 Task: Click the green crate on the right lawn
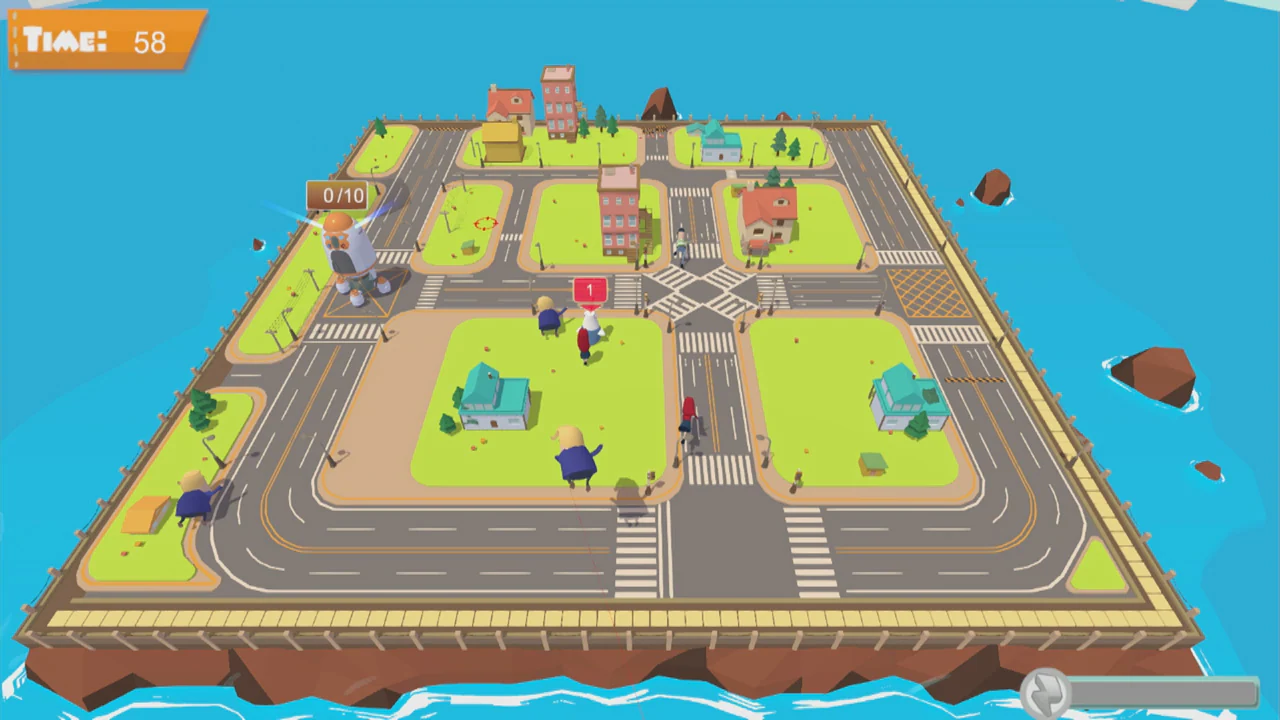point(871,465)
